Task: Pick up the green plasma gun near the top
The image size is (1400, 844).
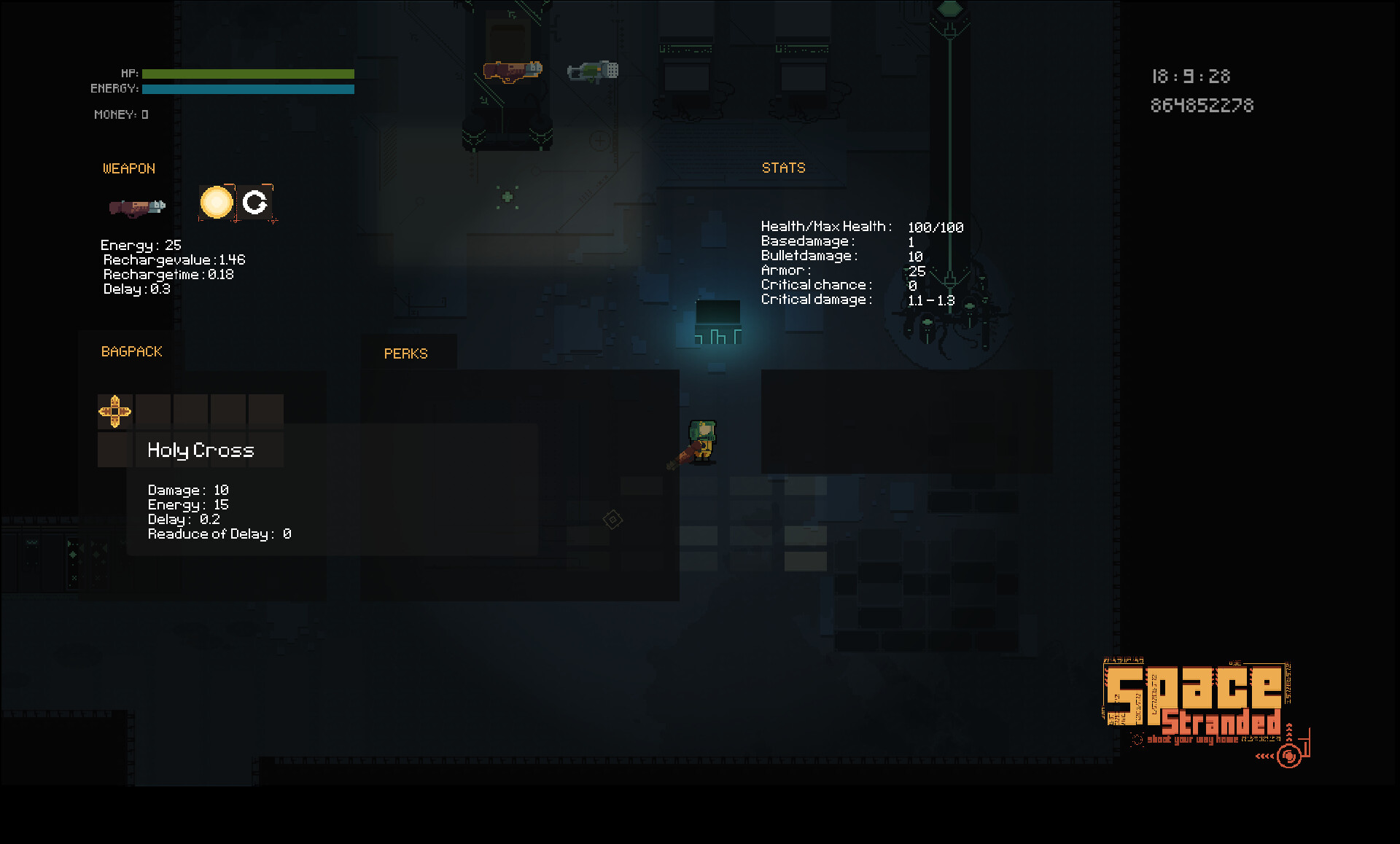Action: pyautogui.click(x=592, y=70)
